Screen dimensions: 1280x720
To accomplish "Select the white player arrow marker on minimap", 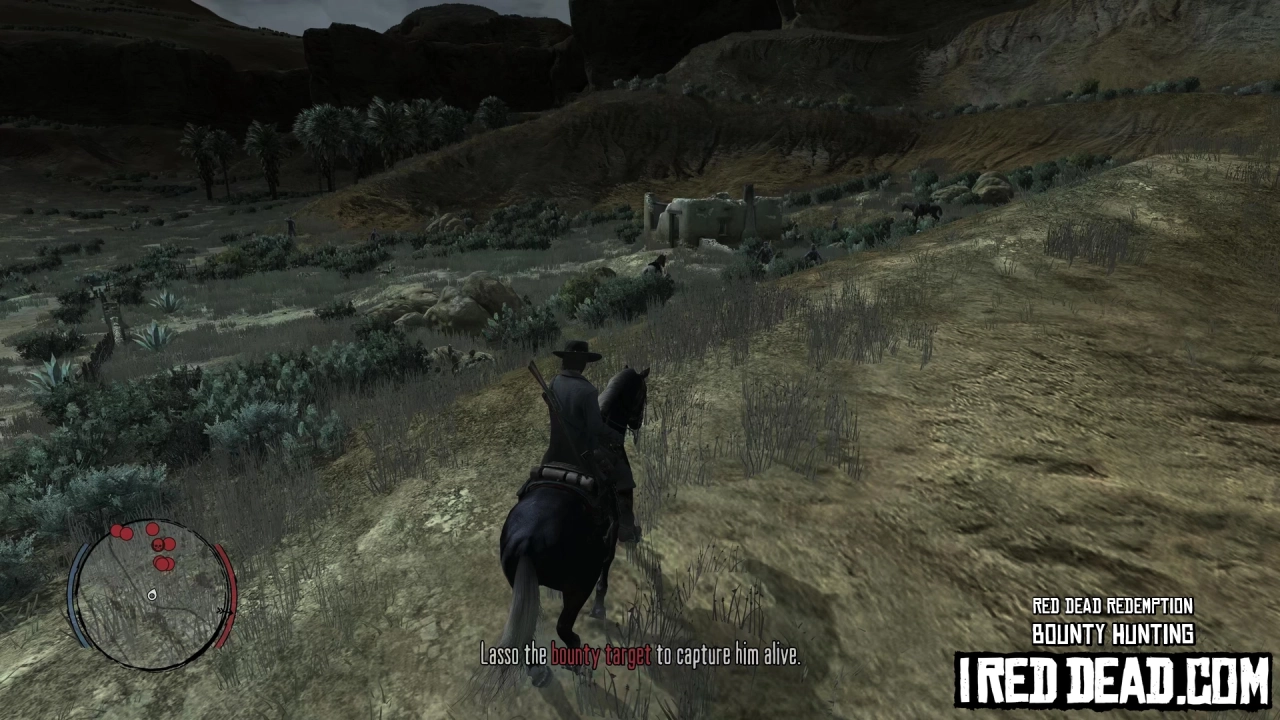I will point(151,596).
